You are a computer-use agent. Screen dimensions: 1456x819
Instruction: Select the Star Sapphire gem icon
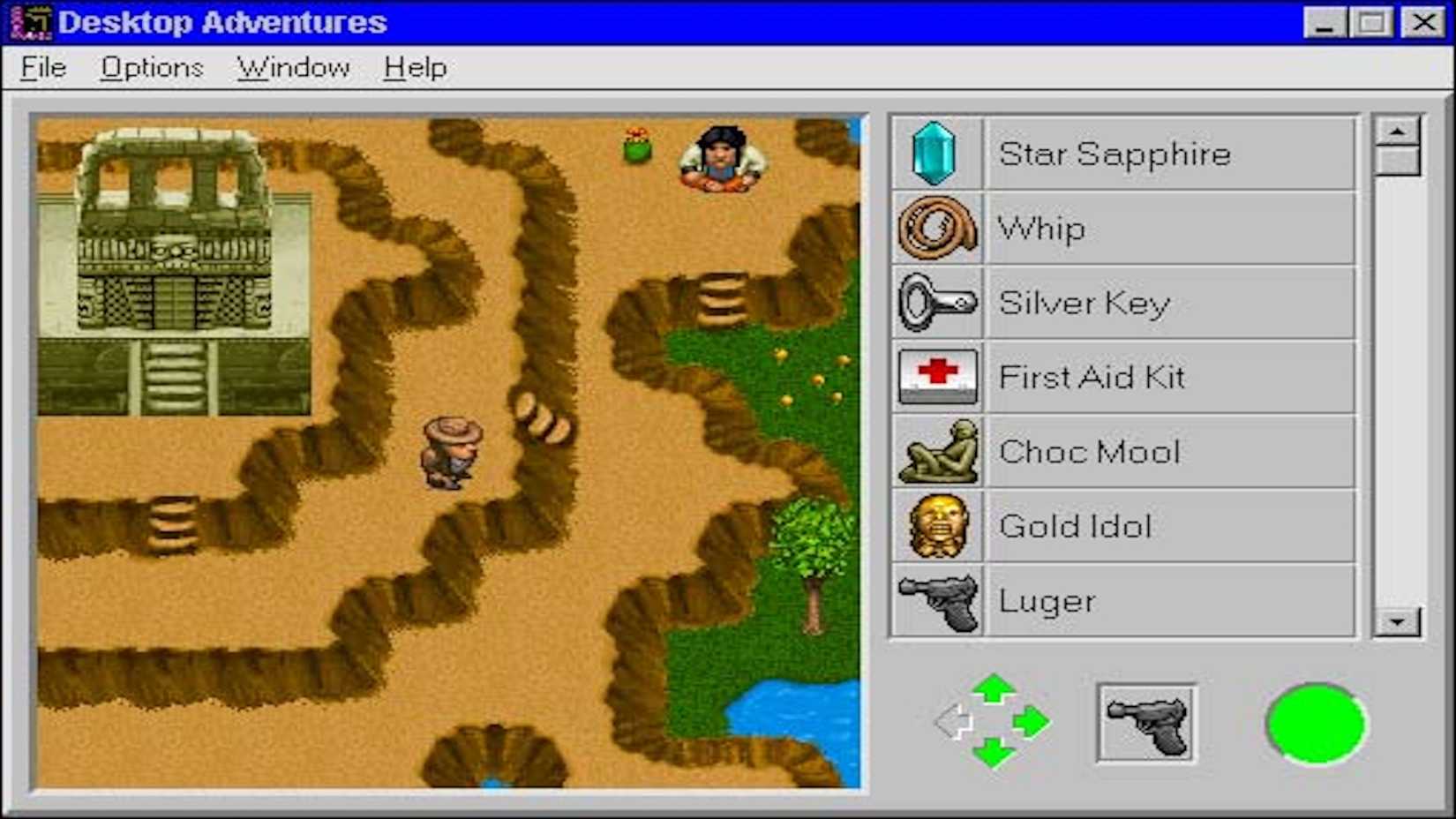pos(937,154)
